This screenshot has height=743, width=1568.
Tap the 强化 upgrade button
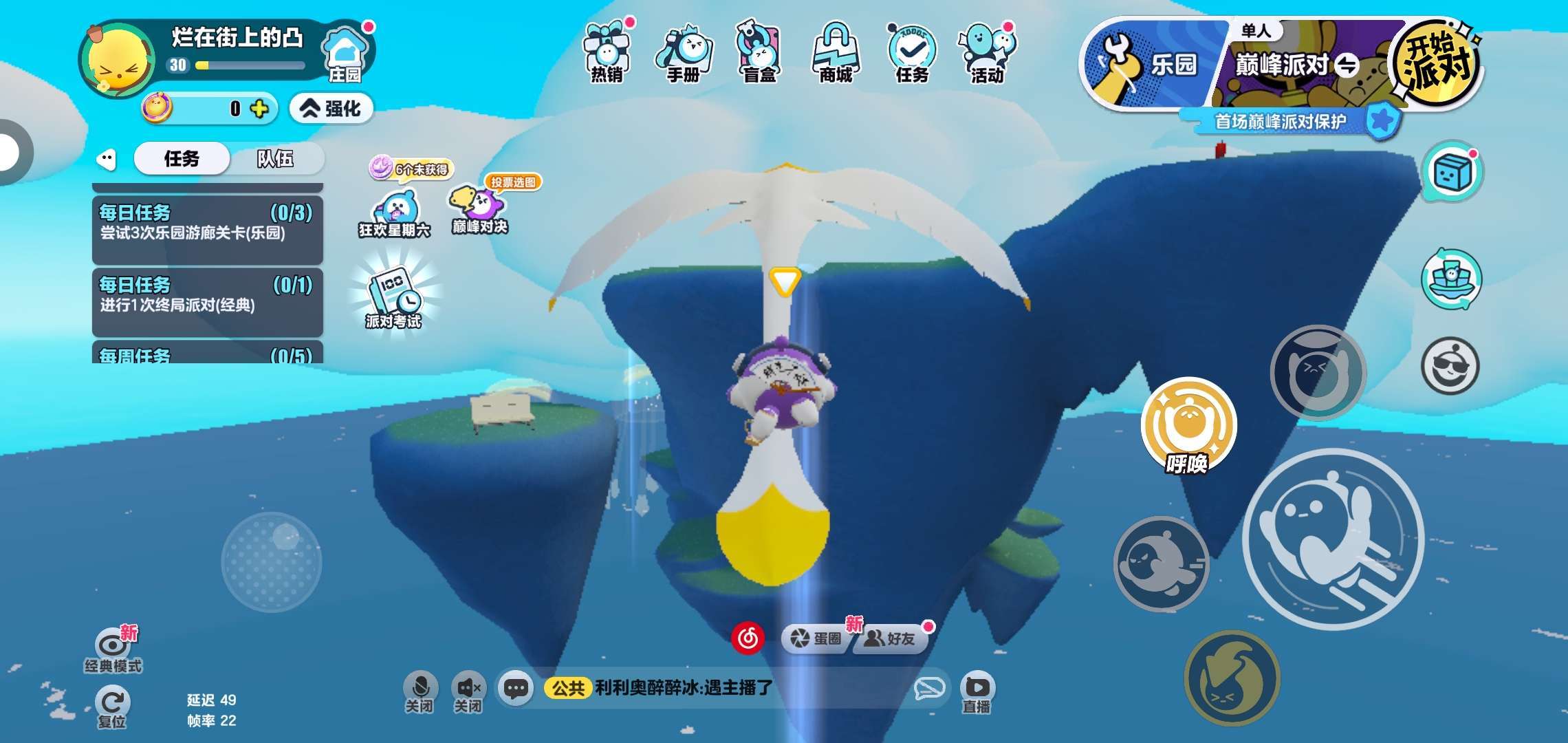[331, 108]
